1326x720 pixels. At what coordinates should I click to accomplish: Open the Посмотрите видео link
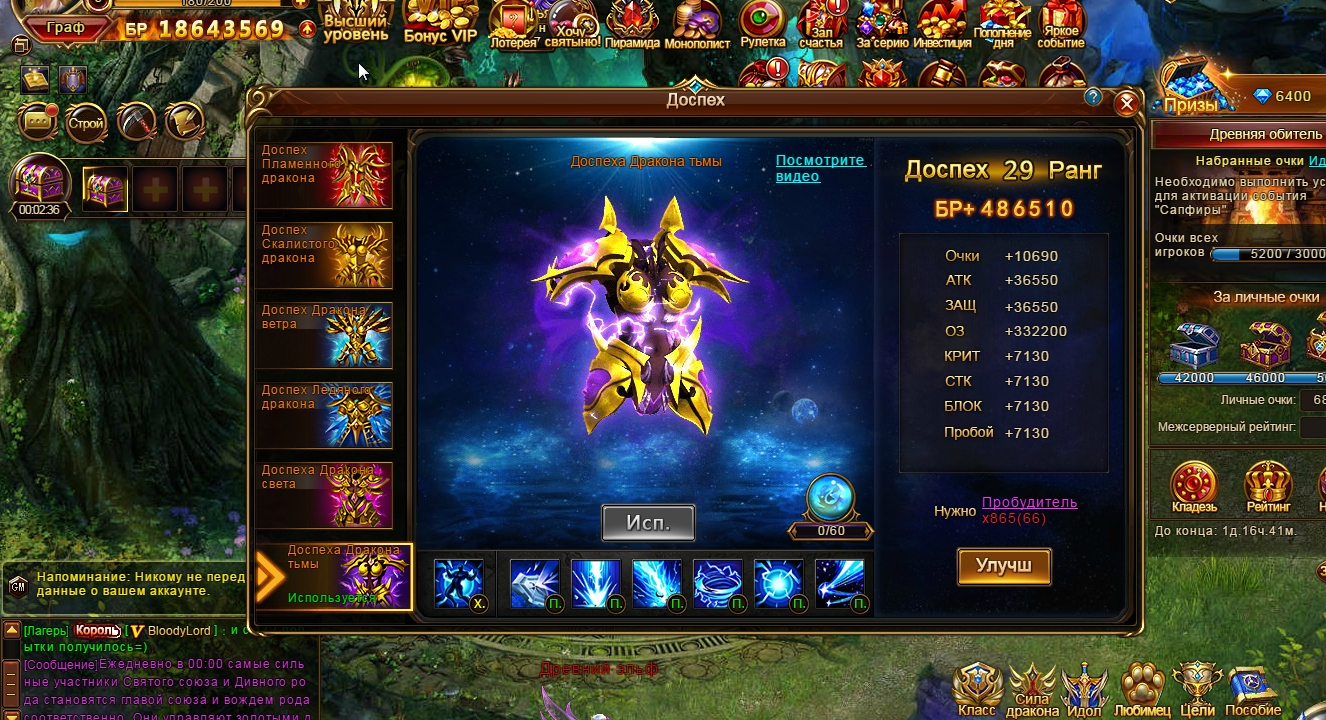tap(820, 168)
